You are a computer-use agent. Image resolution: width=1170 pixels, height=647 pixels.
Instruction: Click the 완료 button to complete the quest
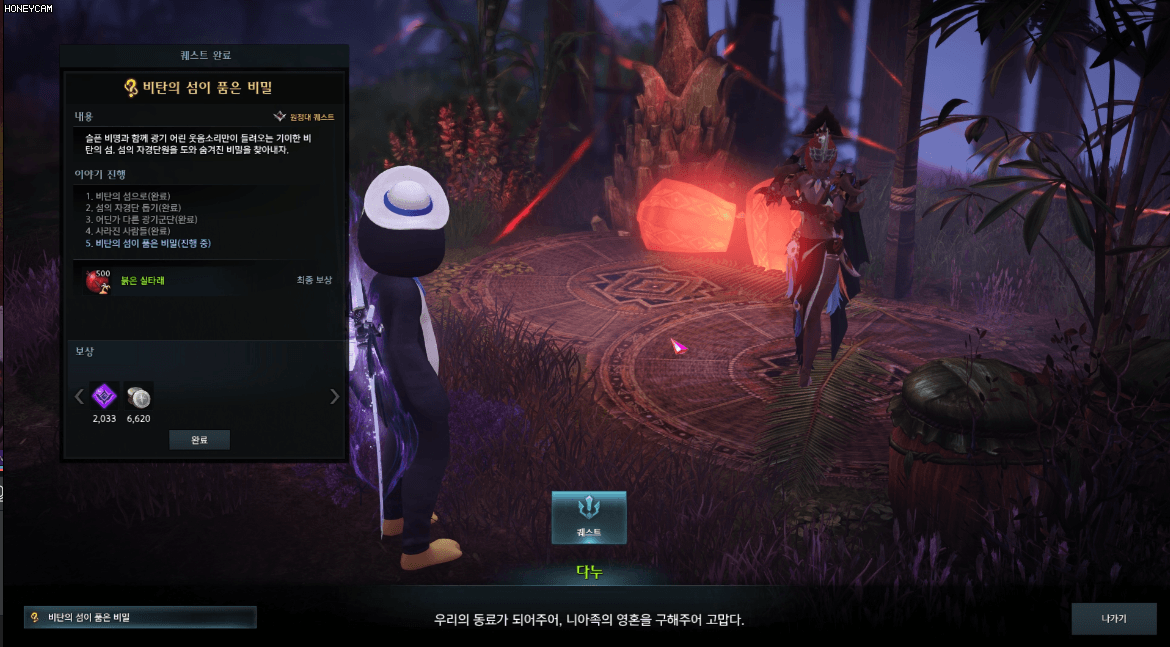click(x=199, y=440)
